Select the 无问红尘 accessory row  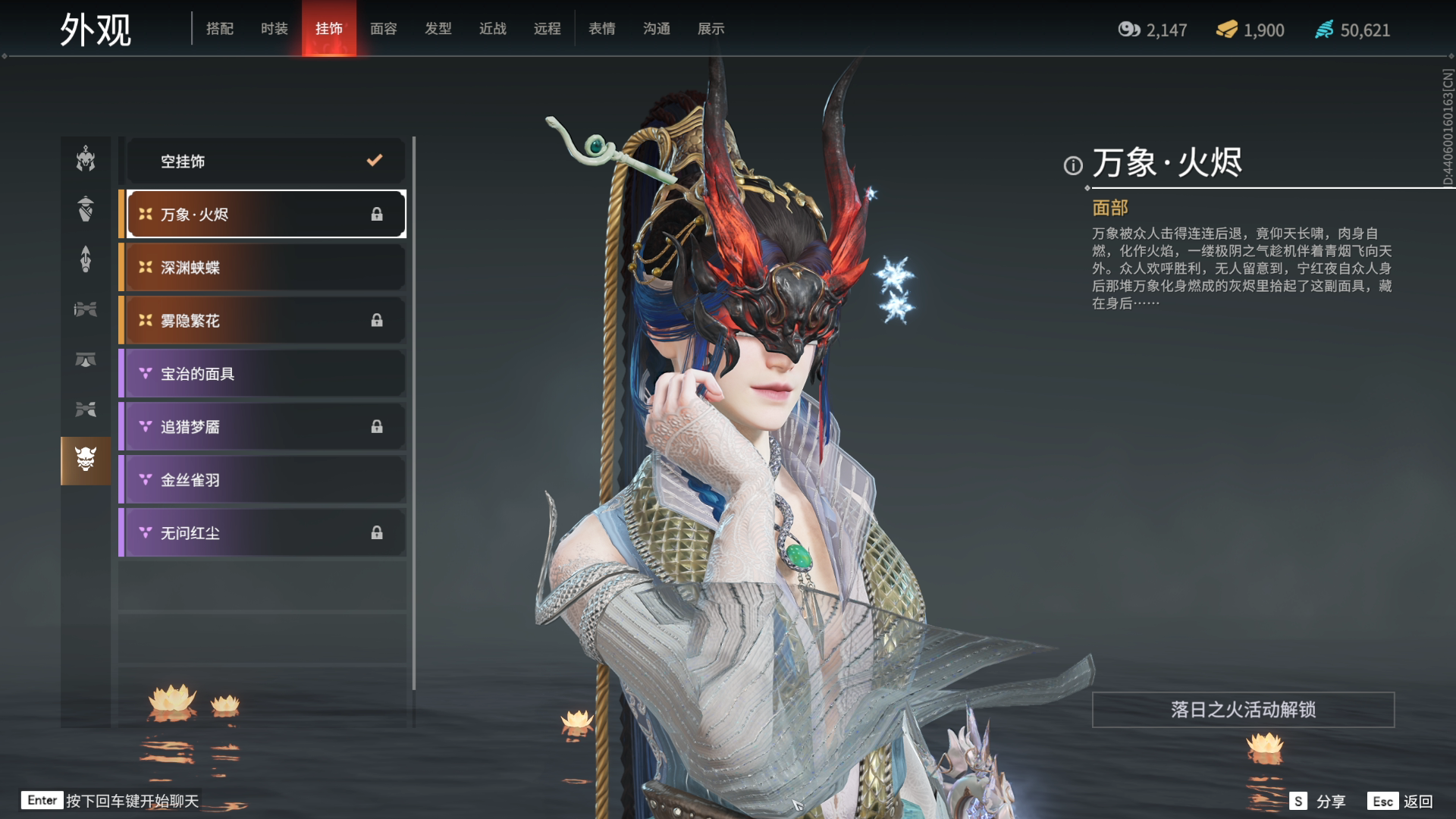click(x=265, y=532)
